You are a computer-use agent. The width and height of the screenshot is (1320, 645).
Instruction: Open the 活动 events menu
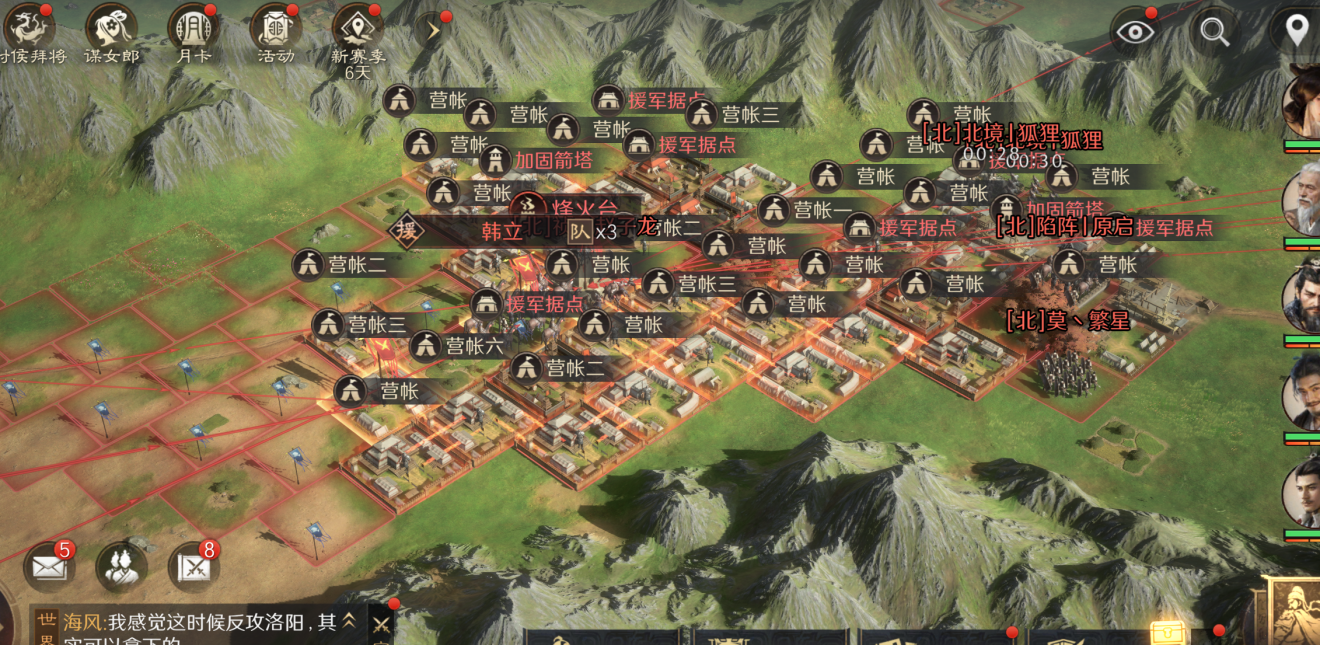pyautogui.click(x=275, y=27)
